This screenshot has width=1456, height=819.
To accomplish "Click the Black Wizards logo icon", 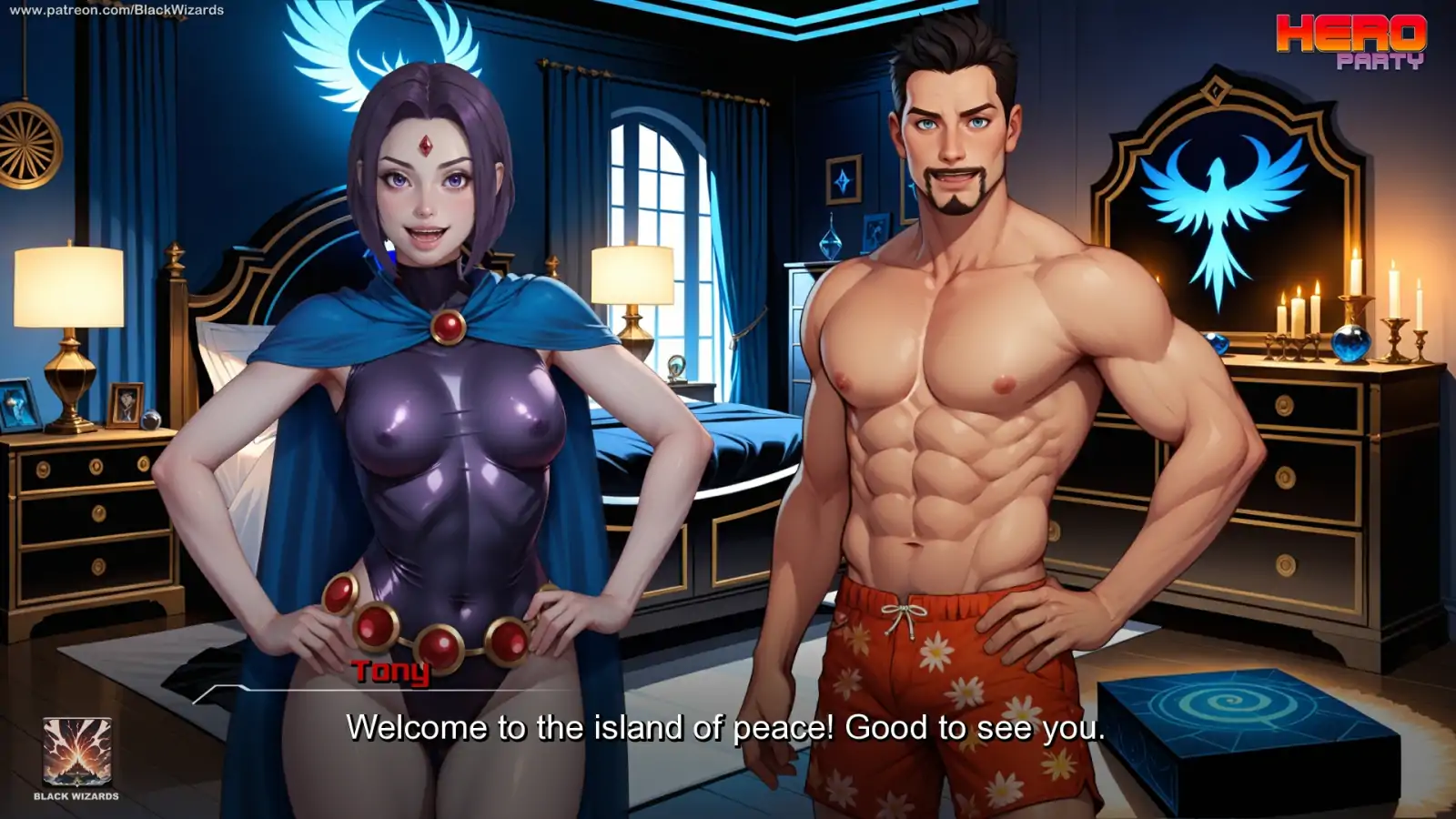I will click(x=77, y=752).
